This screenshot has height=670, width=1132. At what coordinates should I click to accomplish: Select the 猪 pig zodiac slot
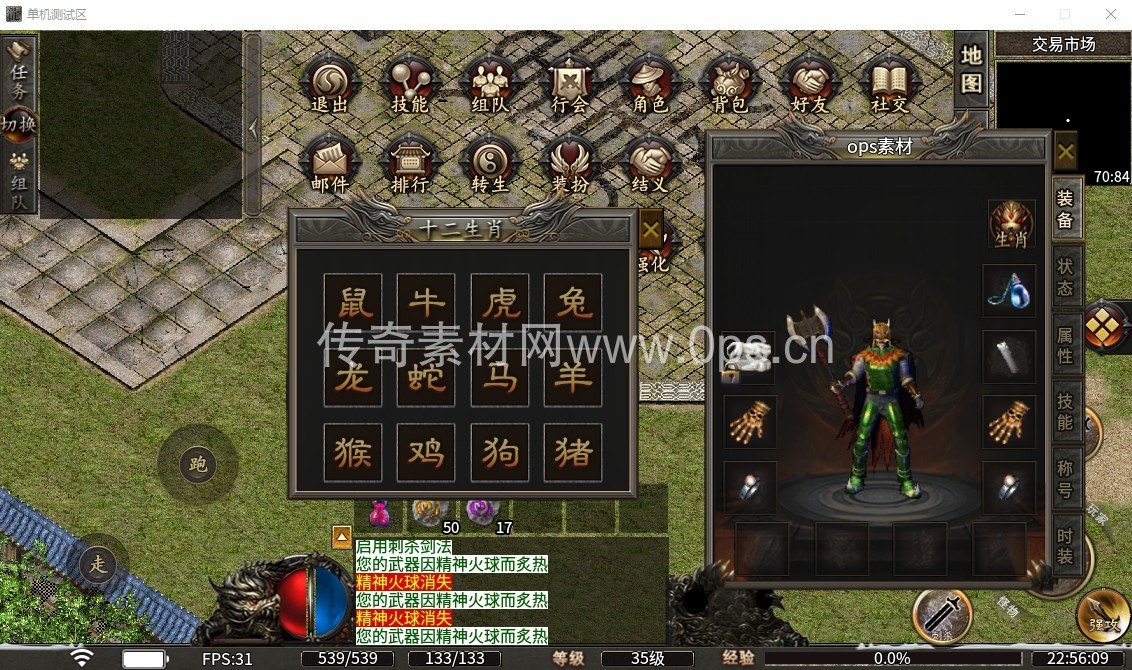pyautogui.click(x=573, y=452)
